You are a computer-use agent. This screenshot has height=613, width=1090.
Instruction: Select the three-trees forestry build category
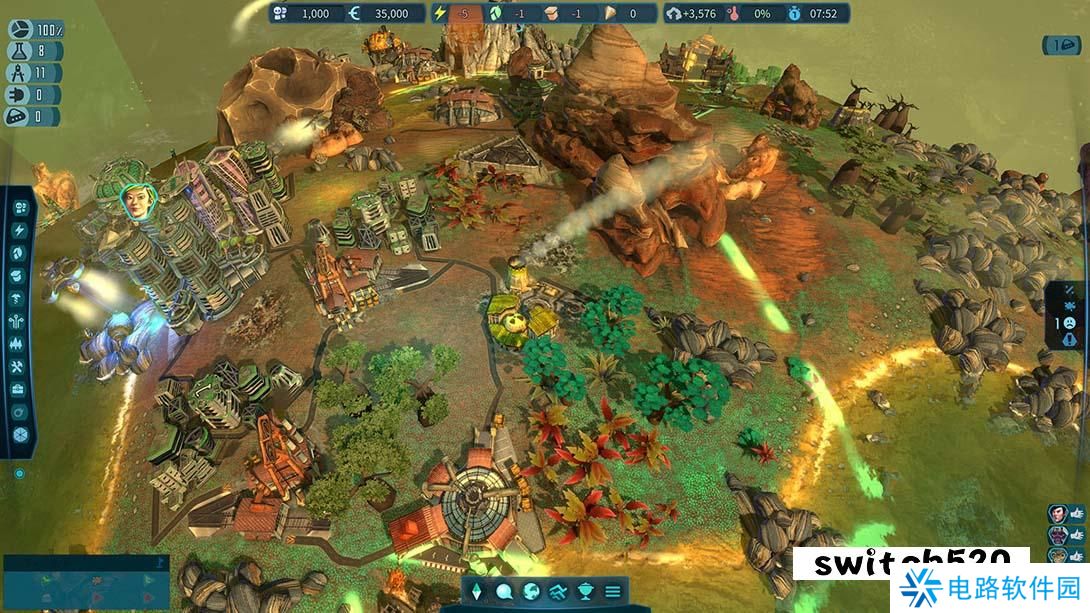point(20,343)
